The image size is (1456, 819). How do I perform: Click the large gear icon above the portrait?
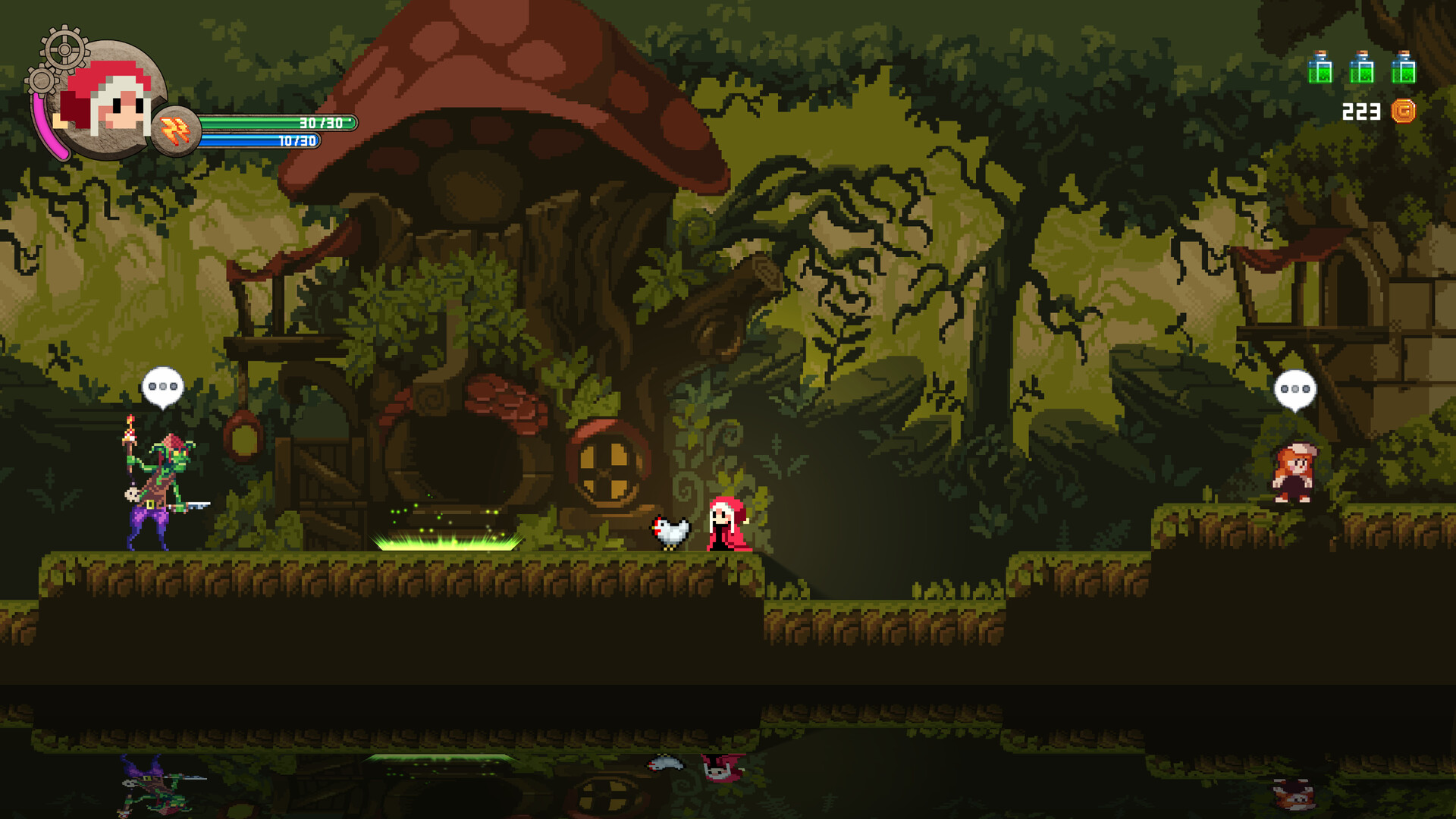pos(64,47)
